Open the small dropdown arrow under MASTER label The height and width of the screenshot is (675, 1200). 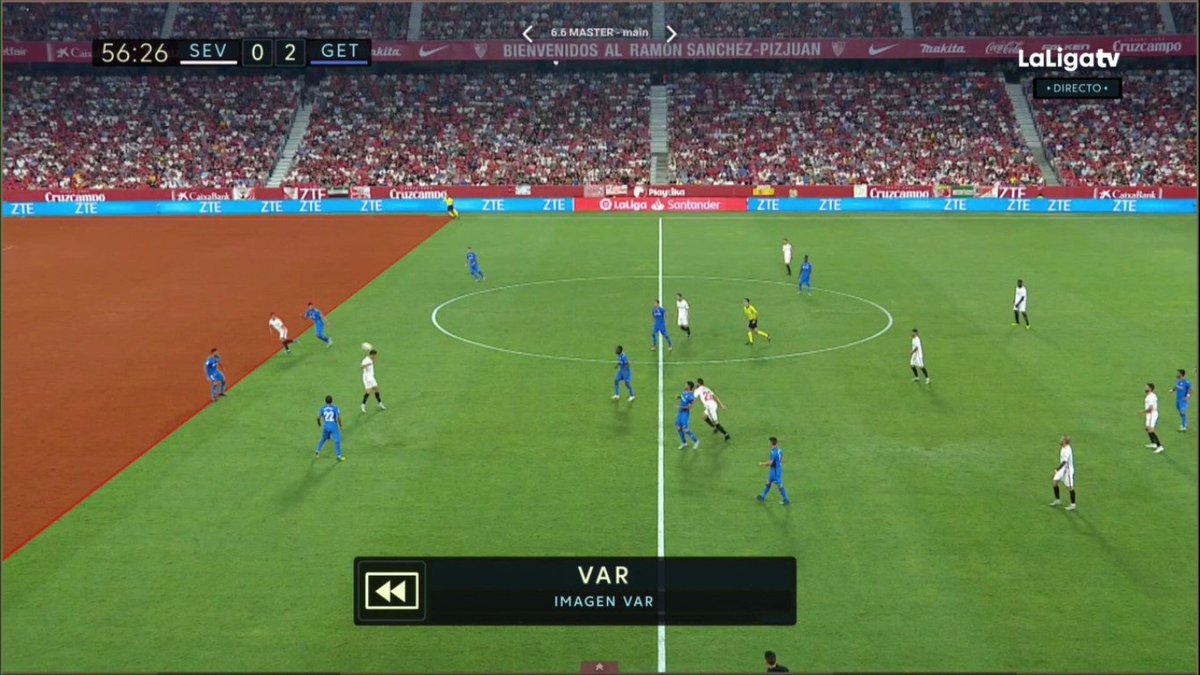click(556, 62)
